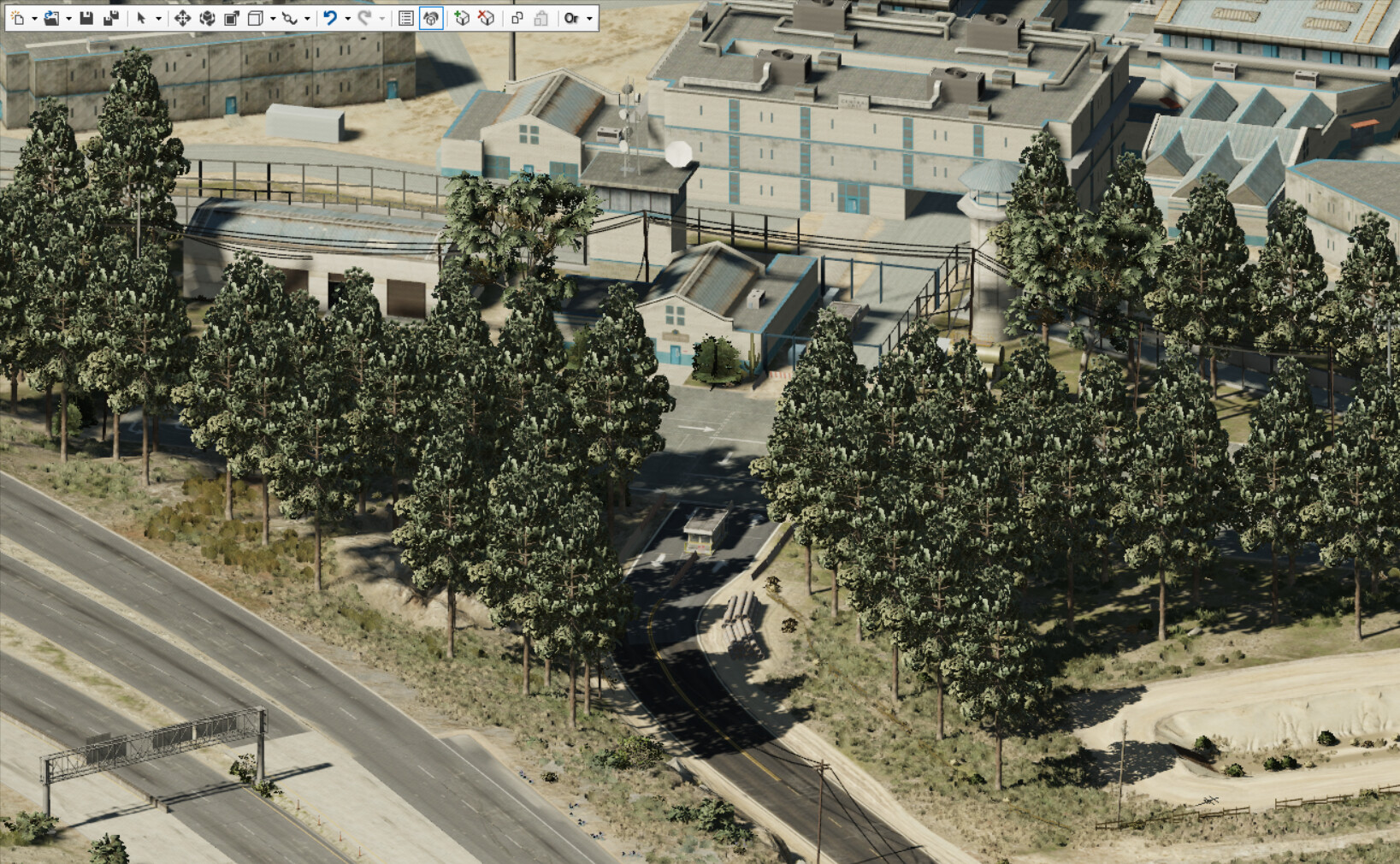The height and width of the screenshot is (864, 1400).
Task: Activate the select pointer tool
Action: tap(139, 17)
